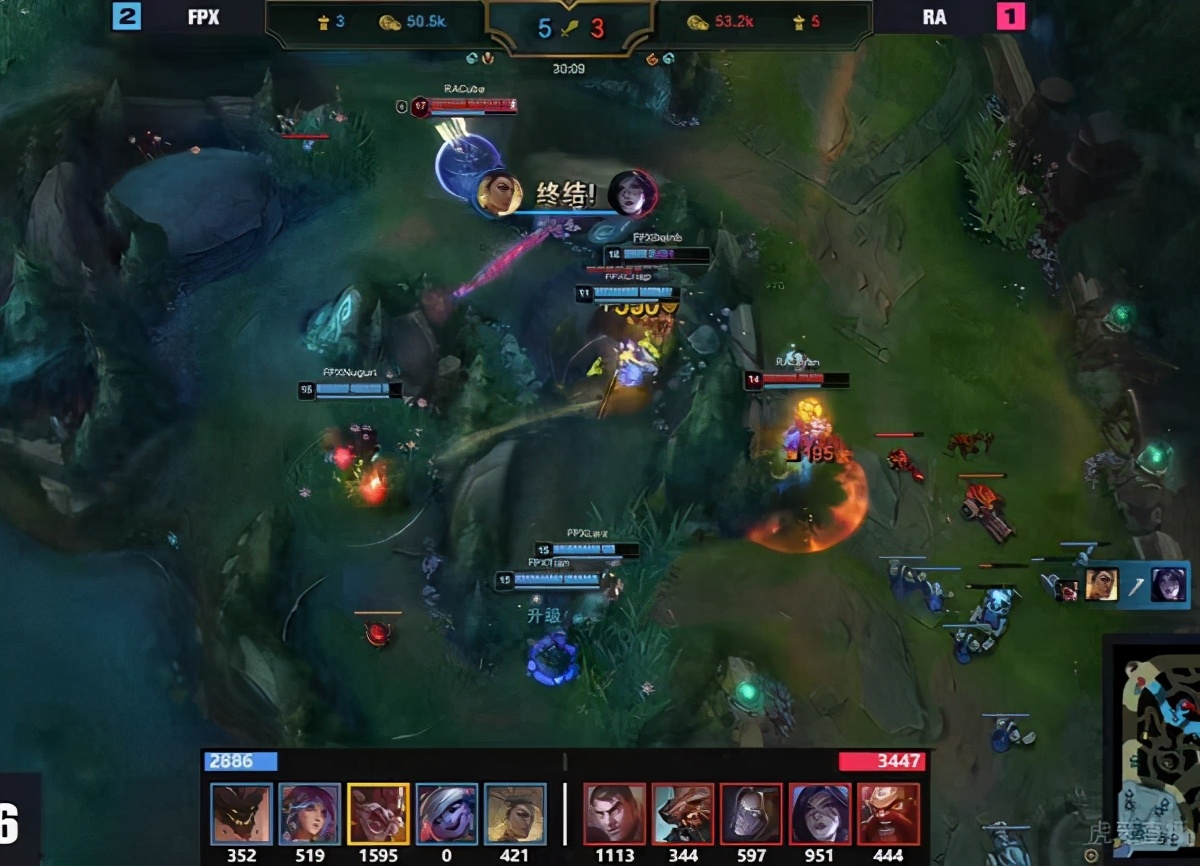This screenshot has height=866, width=1200.
Task: Select the silver-masked champion portrait
Action: pyautogui.click(x=751, y=814)
